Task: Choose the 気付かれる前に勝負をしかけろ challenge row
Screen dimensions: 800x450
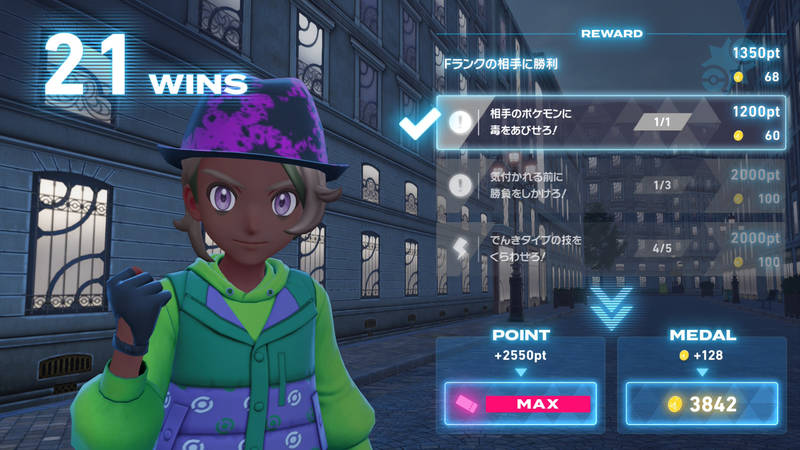Action: [612, 185]
